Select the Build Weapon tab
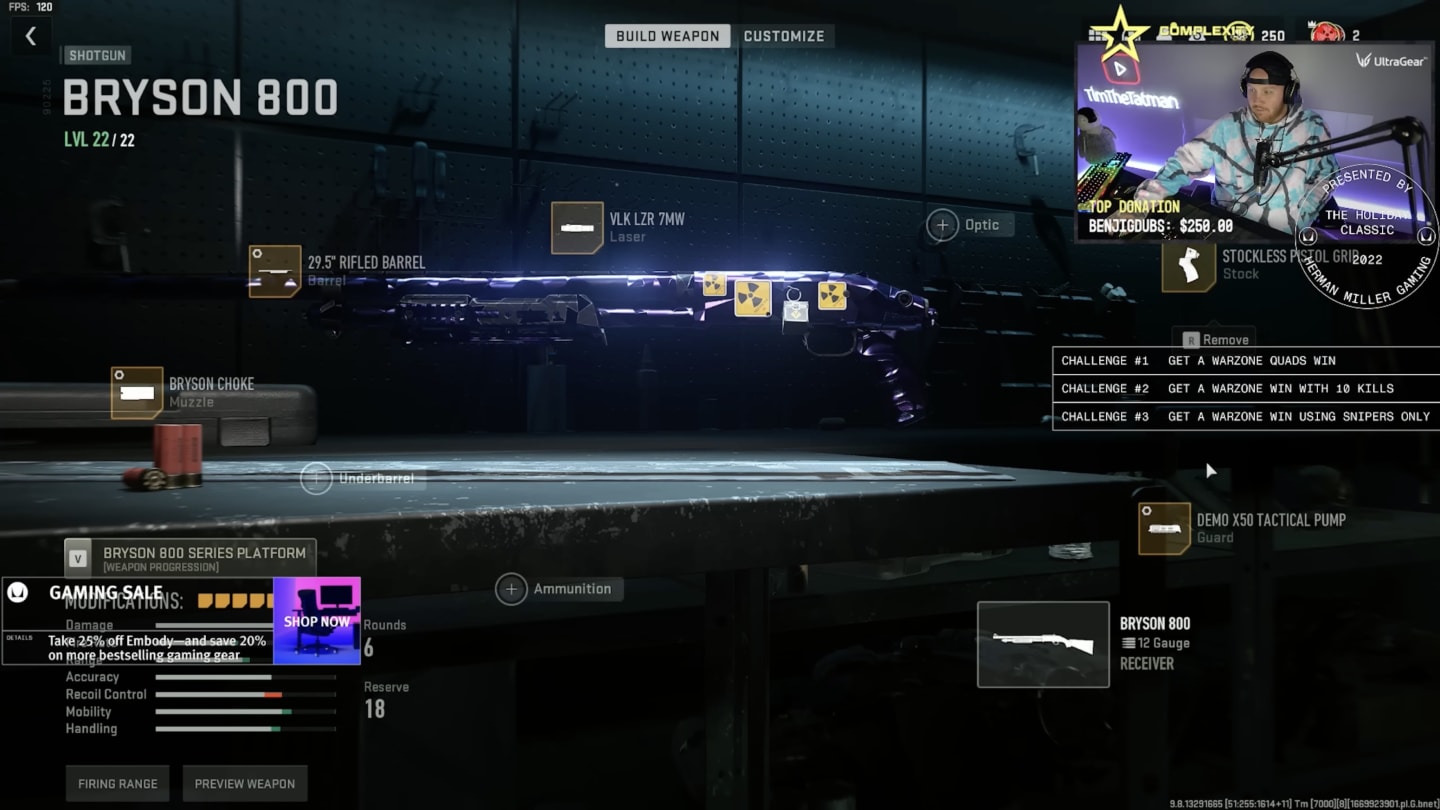 pos(667,36)
